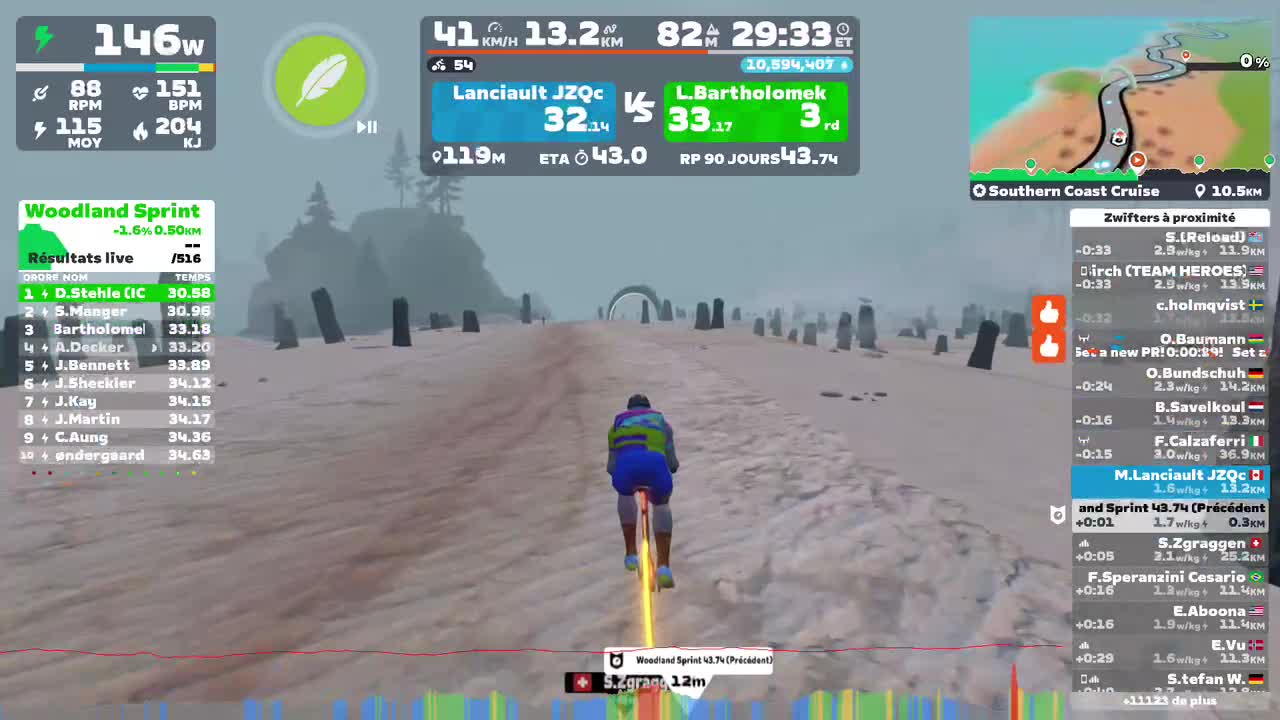Give a Ride On with the thumbs-up icon

pyautogui.click(x=1049, y=312)
